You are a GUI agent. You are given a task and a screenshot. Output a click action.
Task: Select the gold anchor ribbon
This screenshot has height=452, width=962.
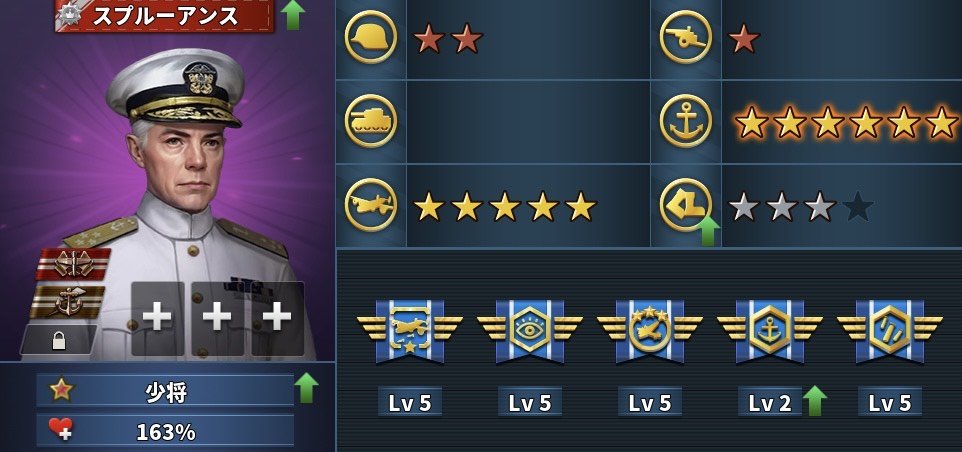tap(66, 301)
